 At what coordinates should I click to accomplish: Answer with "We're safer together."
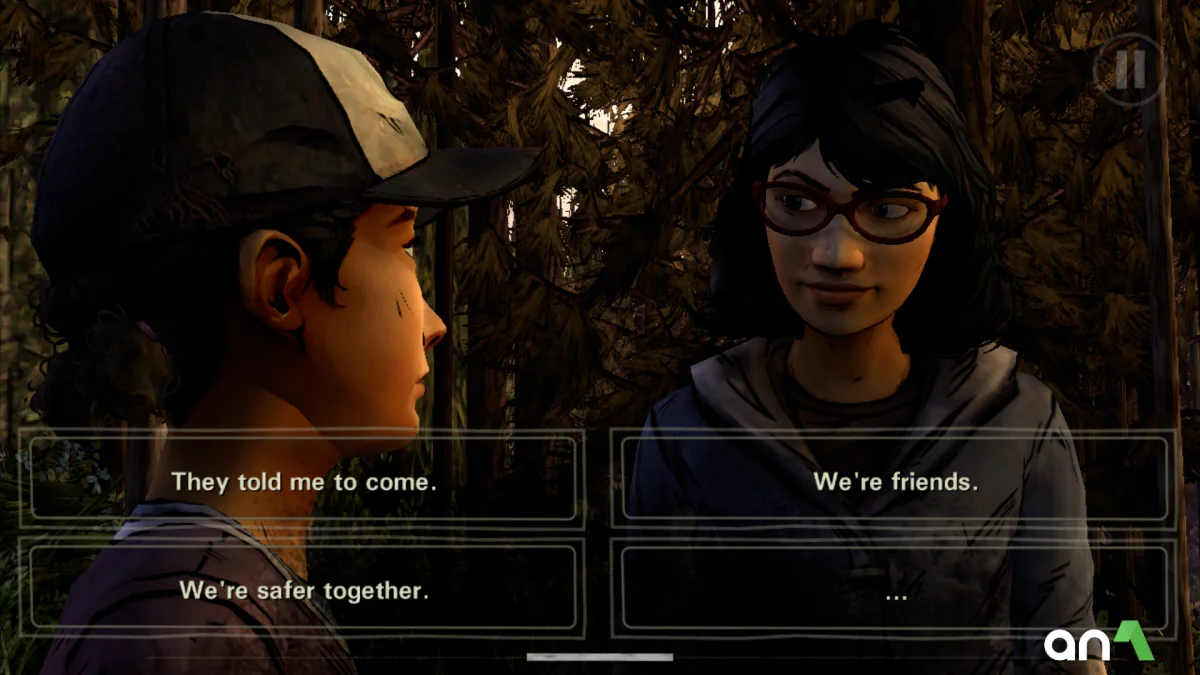tap(303, 590)
